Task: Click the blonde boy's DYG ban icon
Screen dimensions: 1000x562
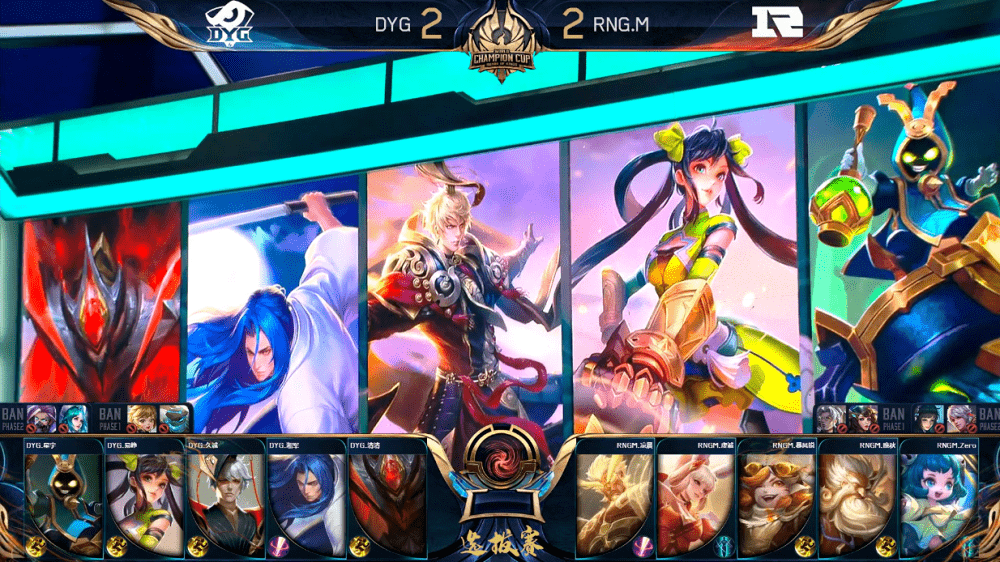Action: pyautogui.click(x=141, y=418)
